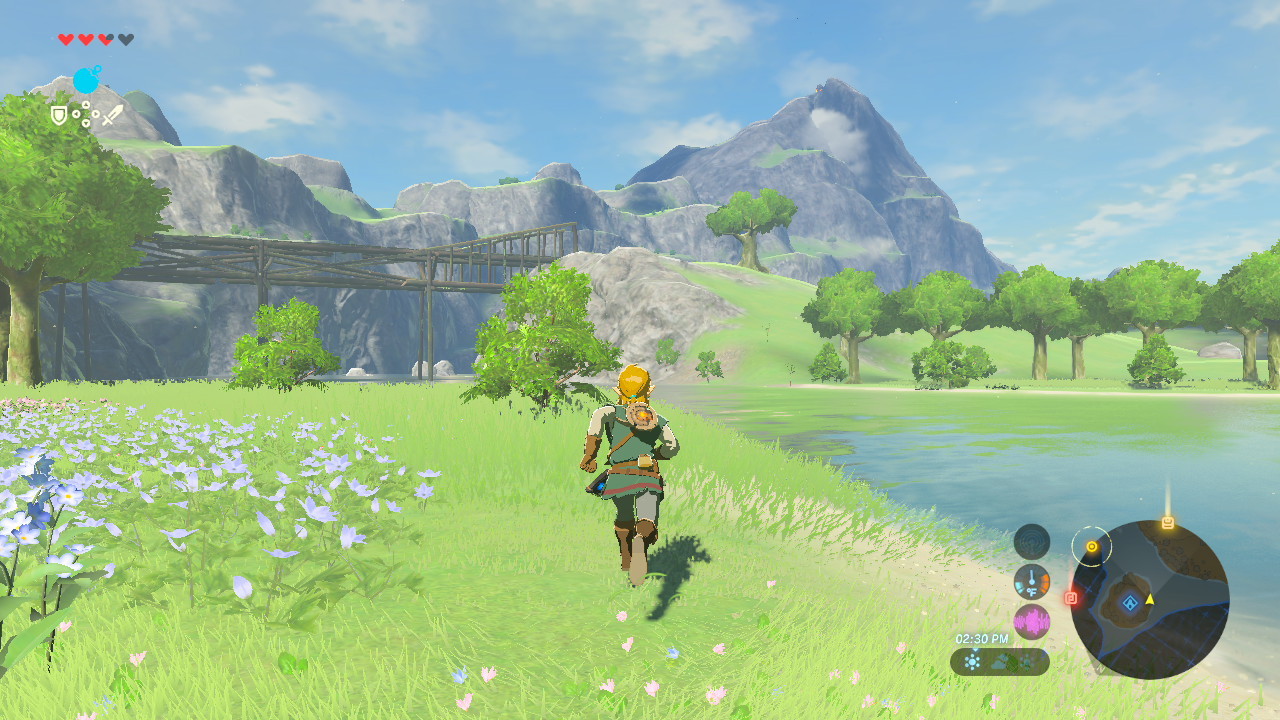The image size is (1280, 720).
Task: Click the up arrow of the d-pad indicator
Action: [x=86, y=104]
